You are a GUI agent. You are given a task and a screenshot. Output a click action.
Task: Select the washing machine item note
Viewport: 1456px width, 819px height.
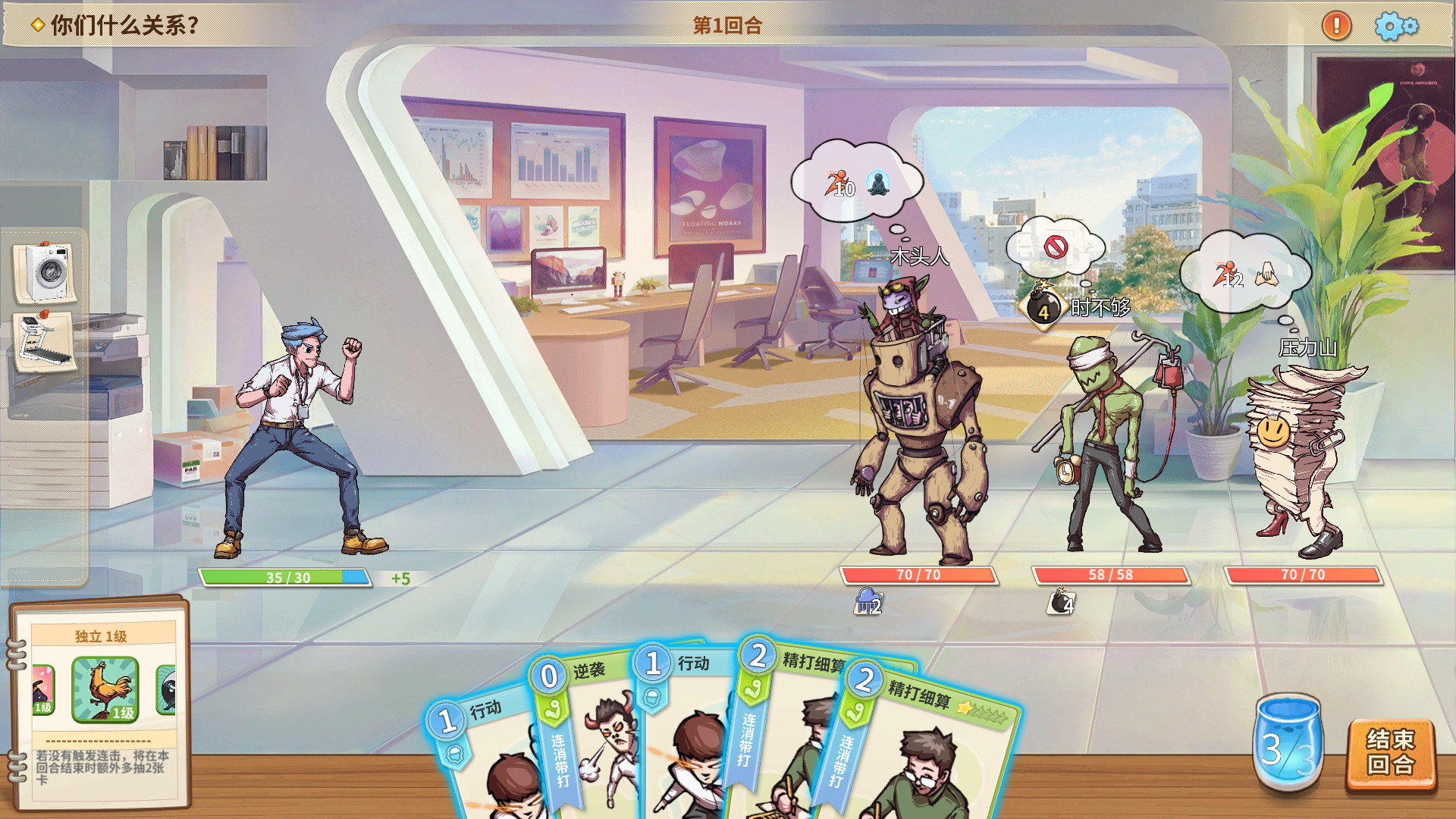pyautogui.click(x=44, y=271)
